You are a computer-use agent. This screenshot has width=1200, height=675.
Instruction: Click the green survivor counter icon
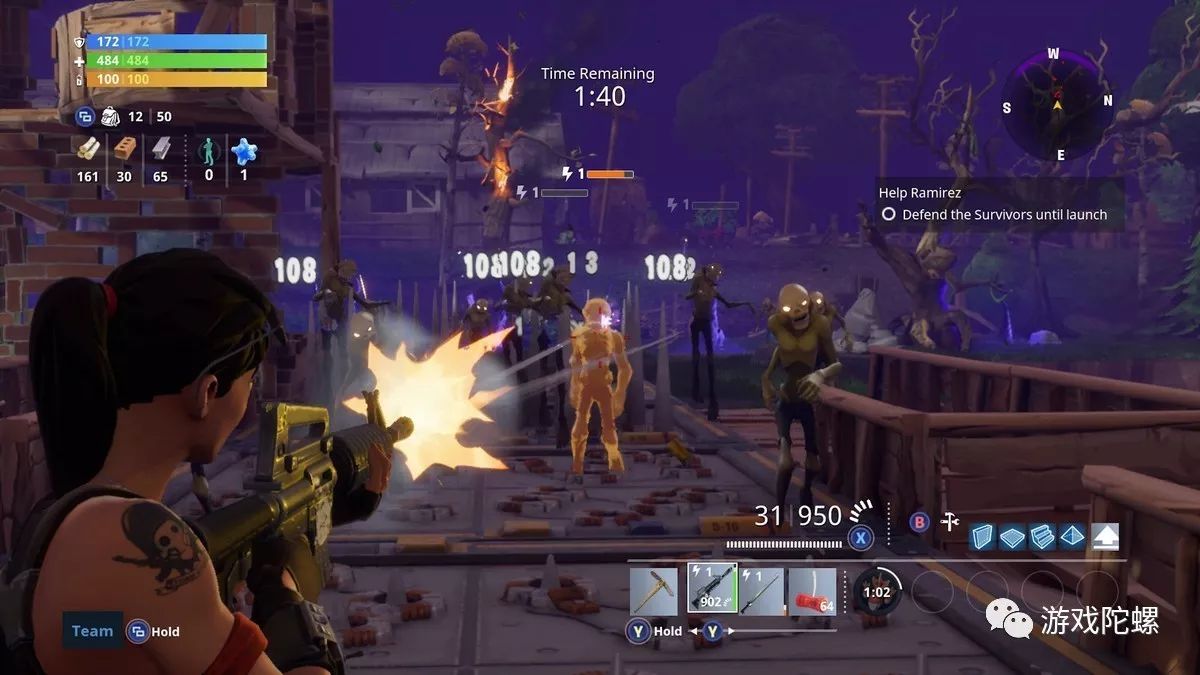click(208, 151)
